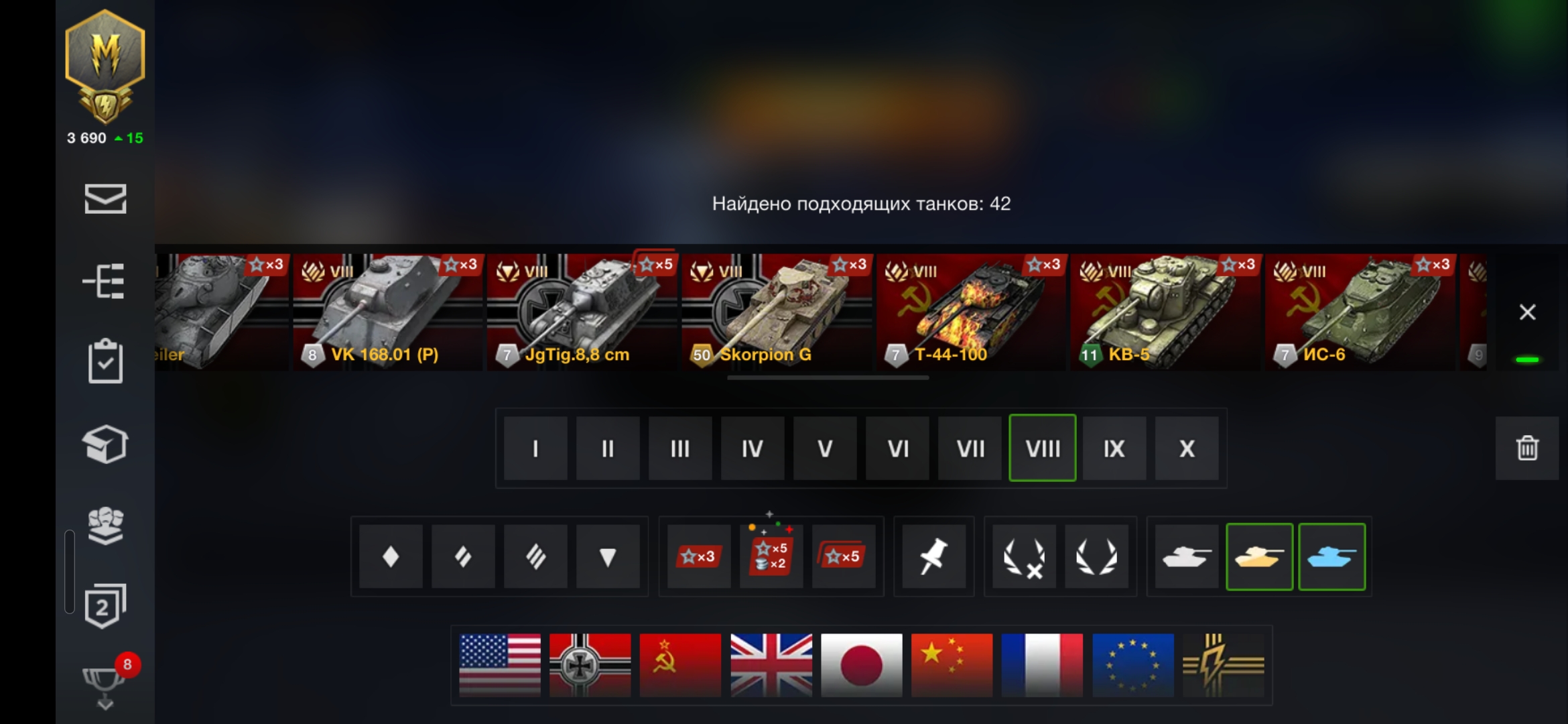Open the tech tree icon

105,281
